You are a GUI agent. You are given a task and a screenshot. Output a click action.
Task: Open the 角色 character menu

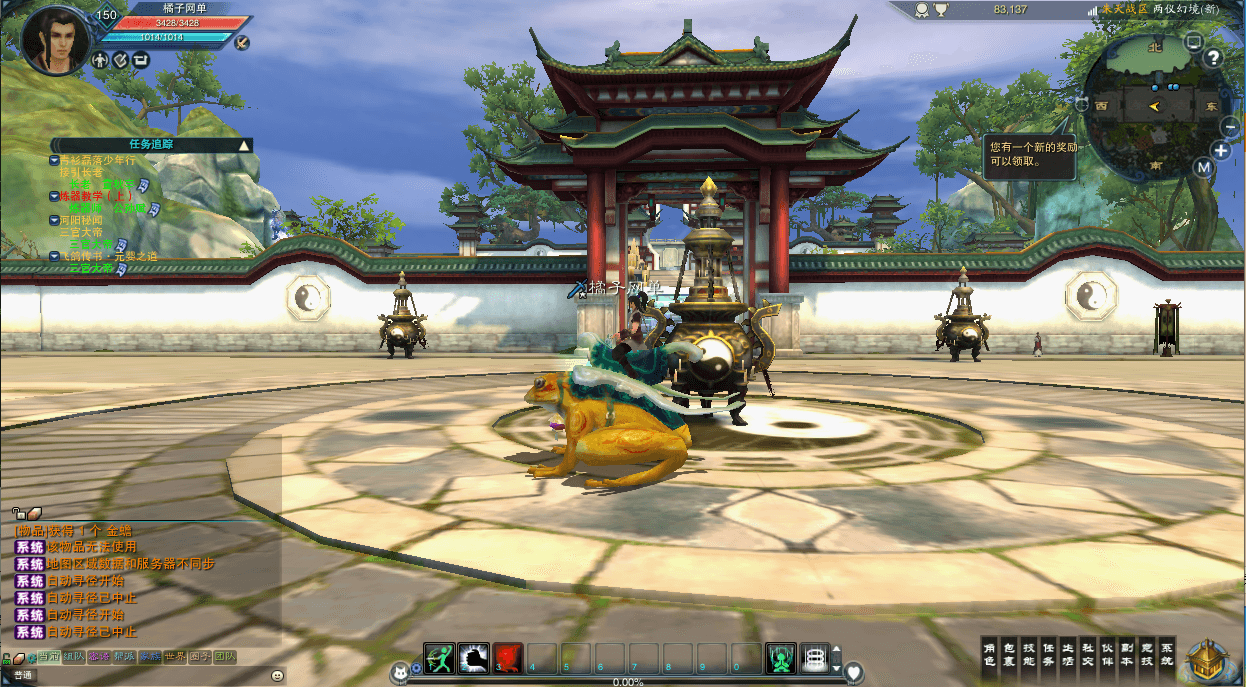pos(990,654)
